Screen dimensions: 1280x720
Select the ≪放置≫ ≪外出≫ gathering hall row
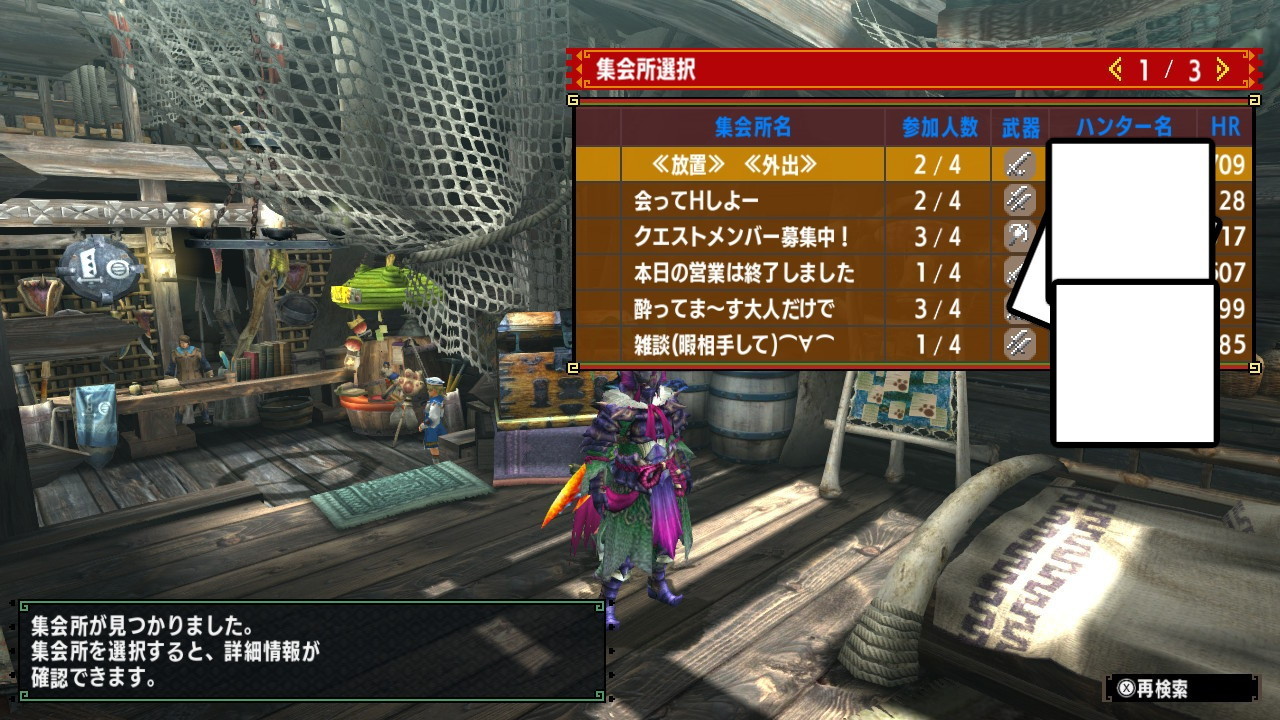pyautogui.click(x=735, y=165)
